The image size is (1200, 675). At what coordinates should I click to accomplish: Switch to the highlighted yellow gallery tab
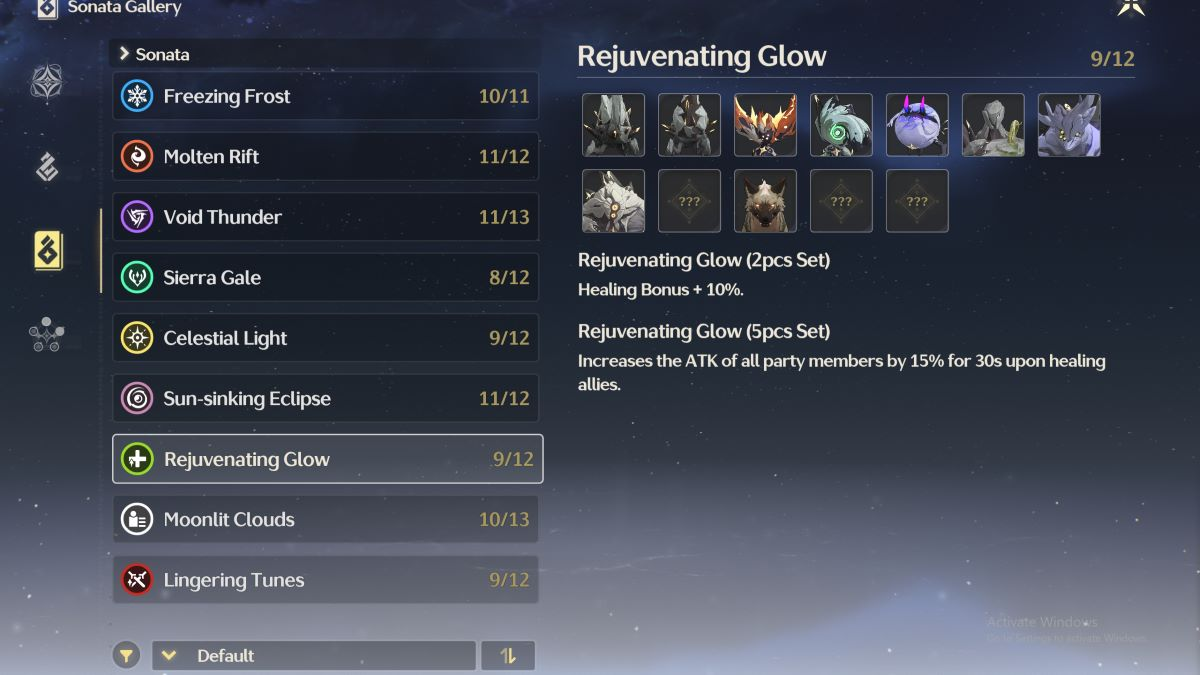pyautogui.click(x=47, y=250)
